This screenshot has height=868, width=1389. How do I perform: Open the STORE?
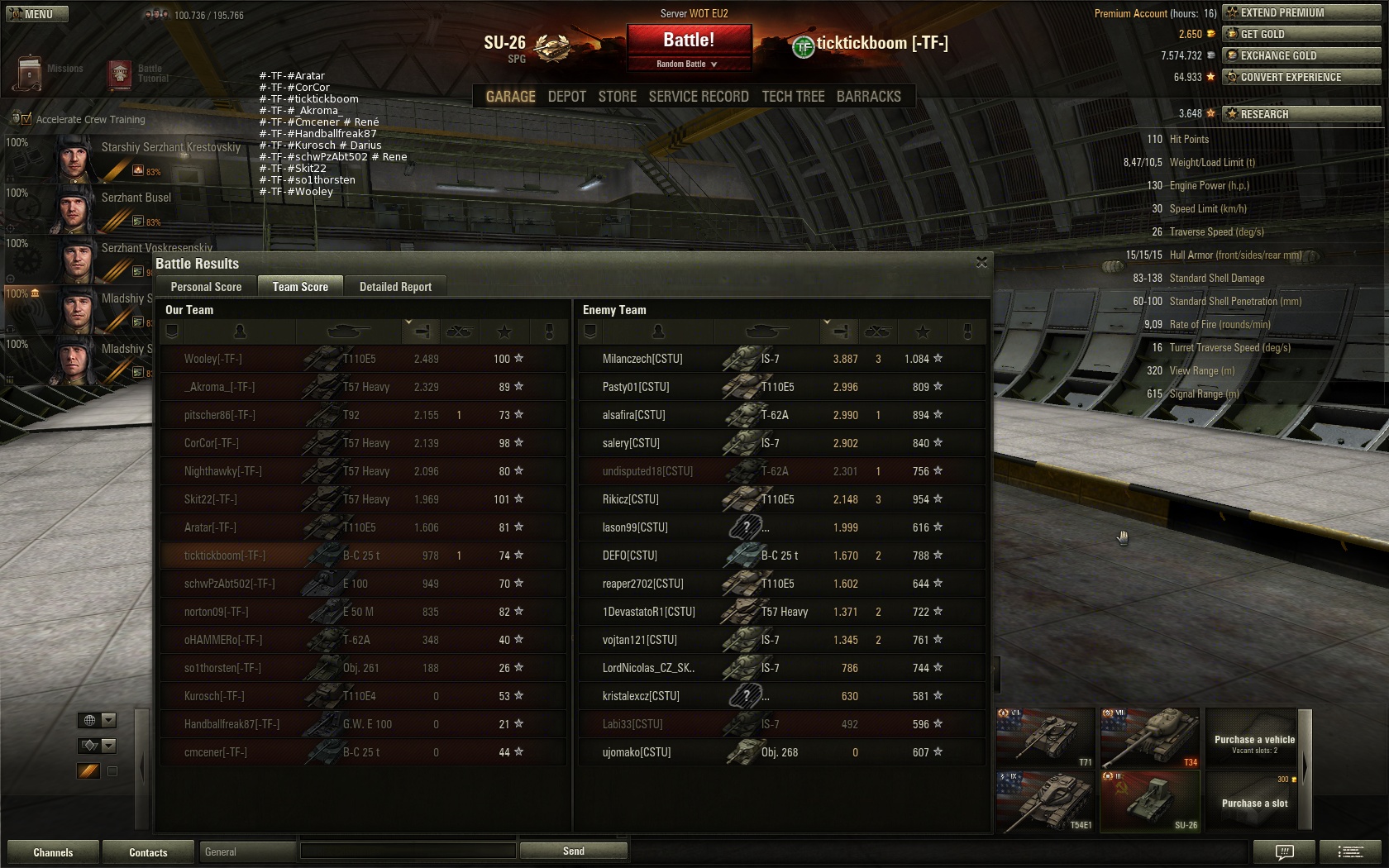[617, 97]
